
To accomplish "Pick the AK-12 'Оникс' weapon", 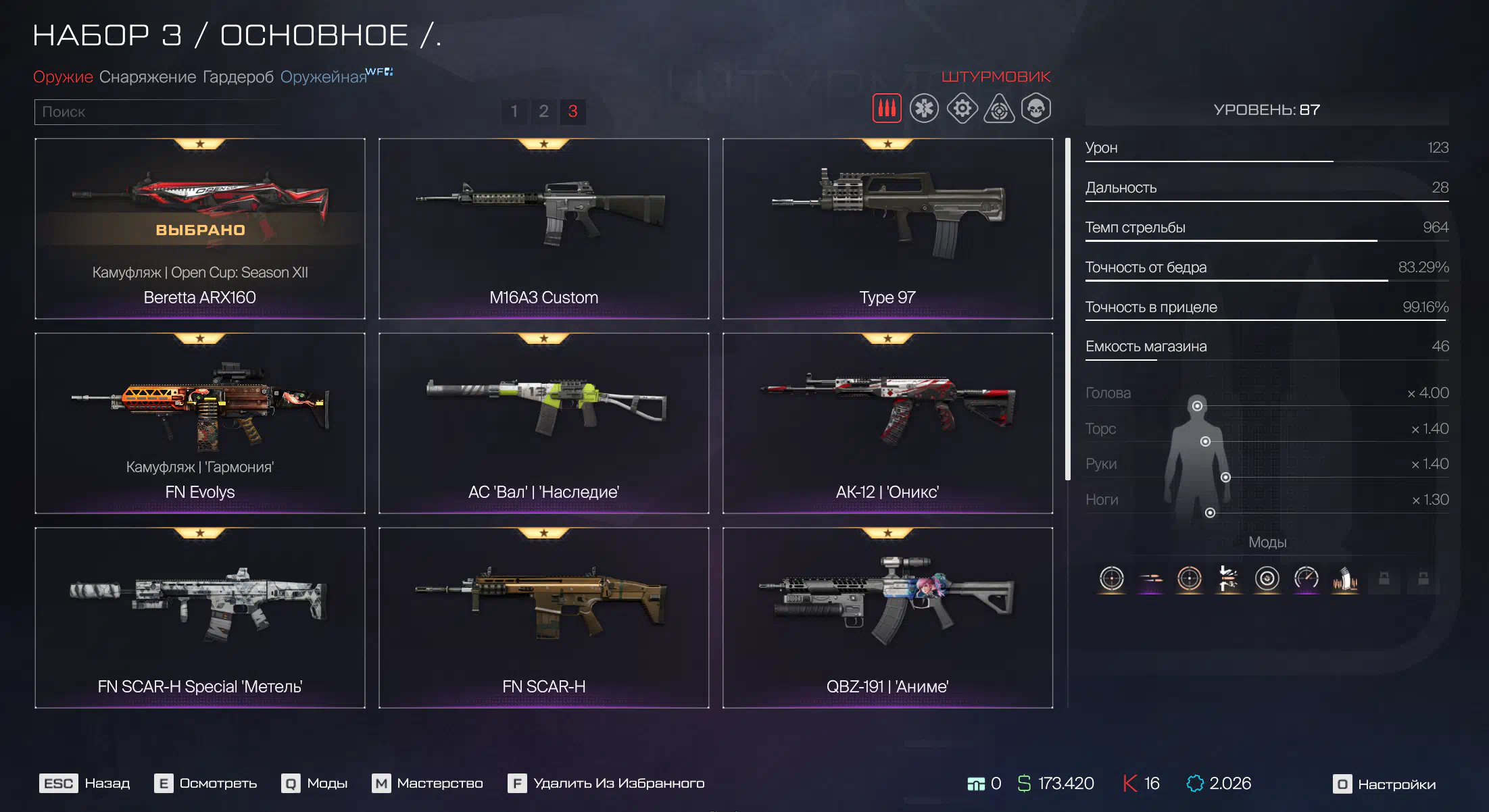I will 887,423.
